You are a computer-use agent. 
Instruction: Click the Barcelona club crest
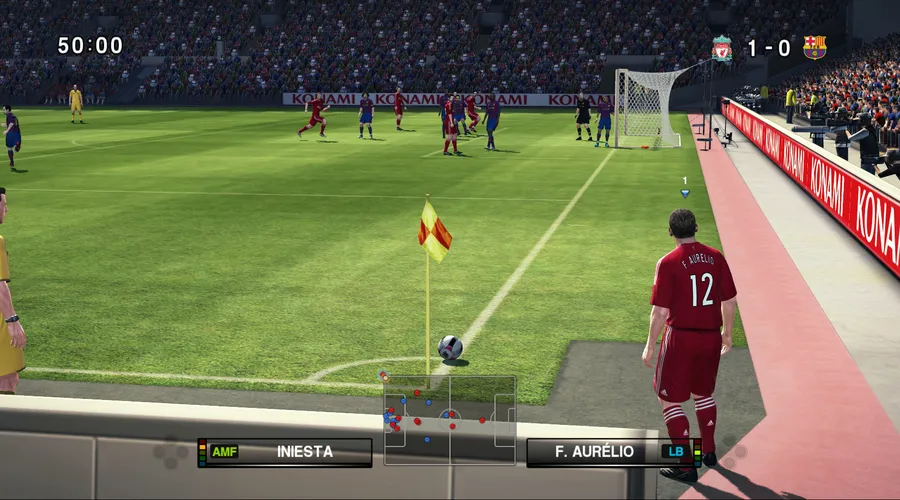coord(814,48)
